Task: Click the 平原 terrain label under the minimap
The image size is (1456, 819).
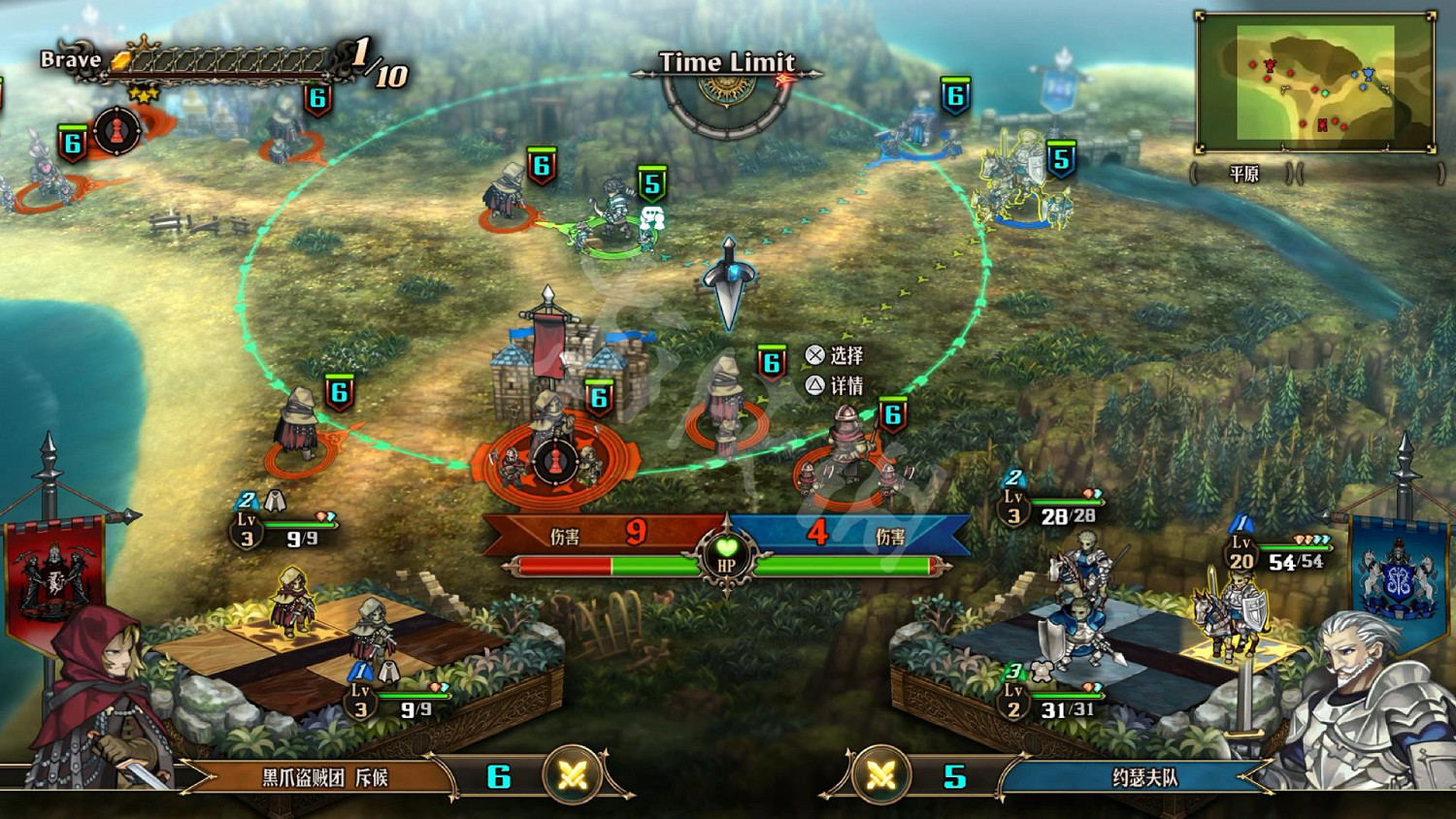Action: [x=1243, y=175]
